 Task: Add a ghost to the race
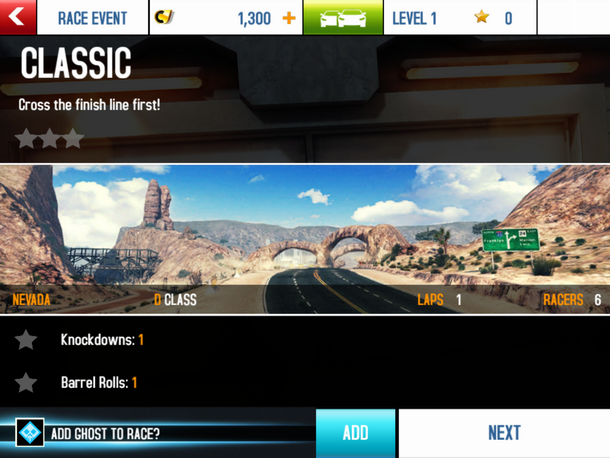click(x=355, y=433)
